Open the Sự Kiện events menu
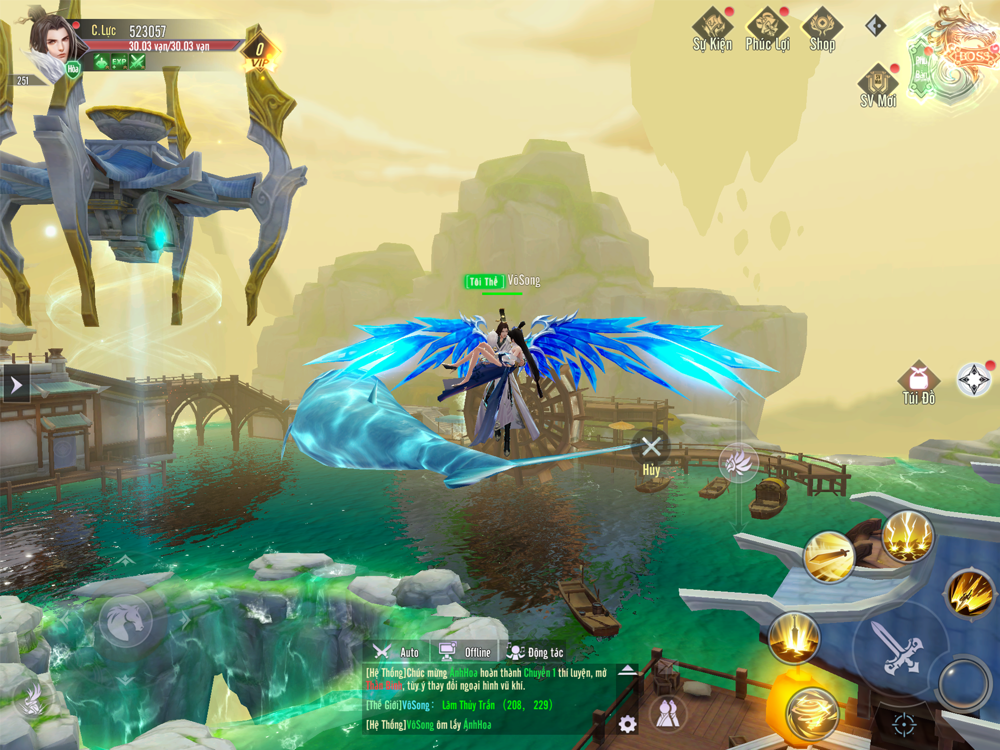Viewport: 1000px width, 750px height. (x=712, y=27)
